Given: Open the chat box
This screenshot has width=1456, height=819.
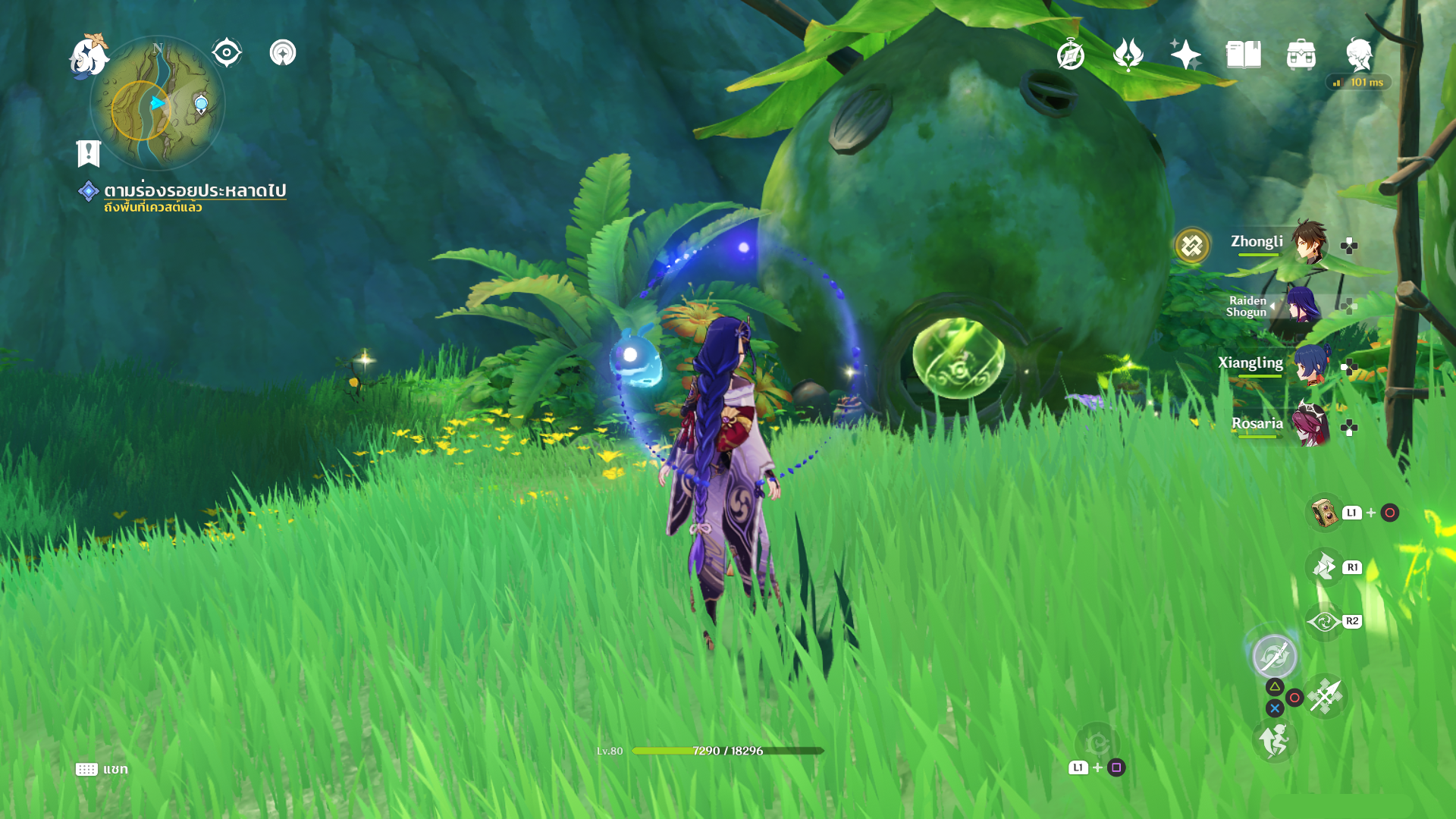Looking at the screenshot, I should coord(102,769).
